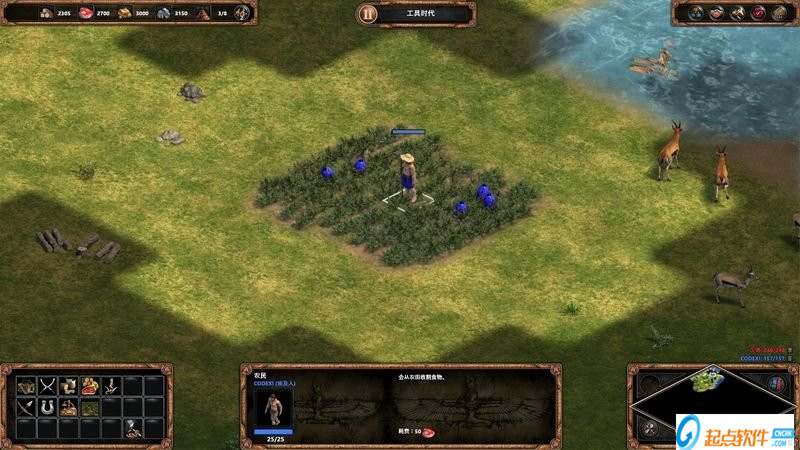The image size is (800, 450).
Task: Pause the game with the top pause button
Action: (x=369, y=14)
